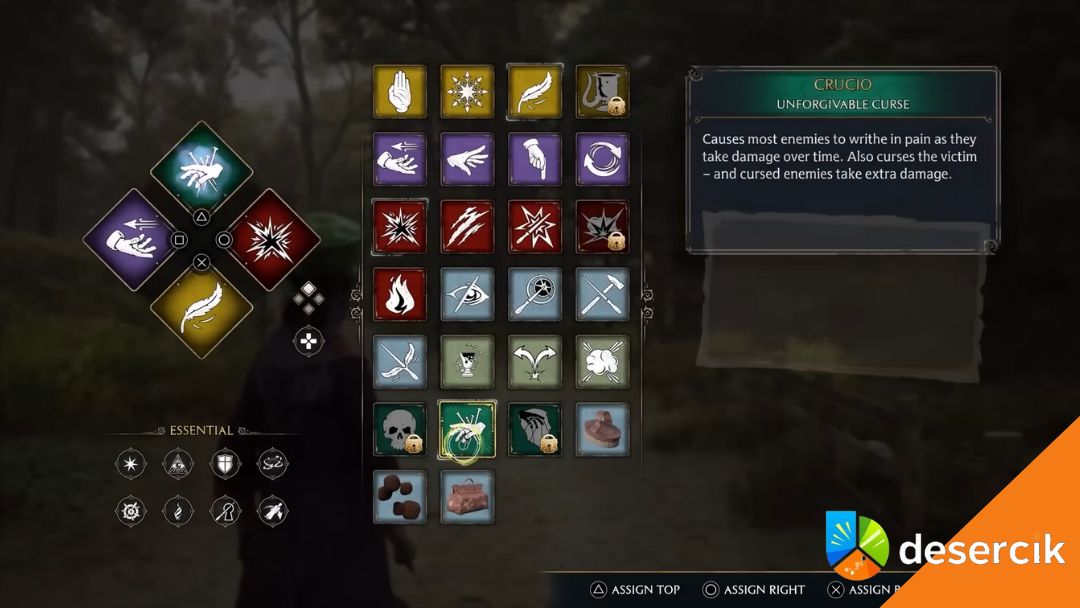Click the bottom yellow feather diamond slot
Screen dimensions: 1080x608
click(x=201, y=308)
